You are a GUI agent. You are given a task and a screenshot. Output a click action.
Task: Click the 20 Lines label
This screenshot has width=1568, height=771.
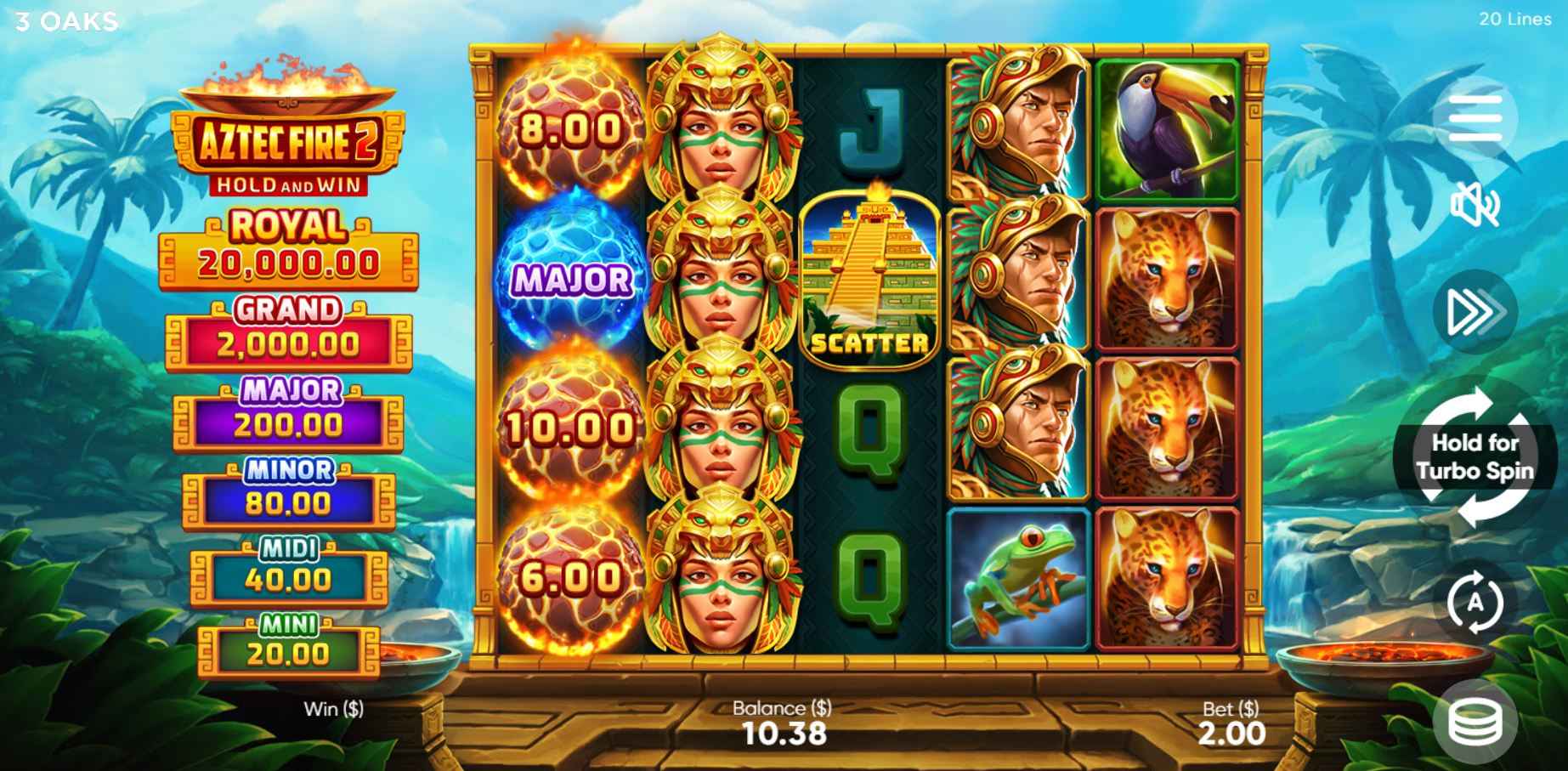[x=1512, y=19]
